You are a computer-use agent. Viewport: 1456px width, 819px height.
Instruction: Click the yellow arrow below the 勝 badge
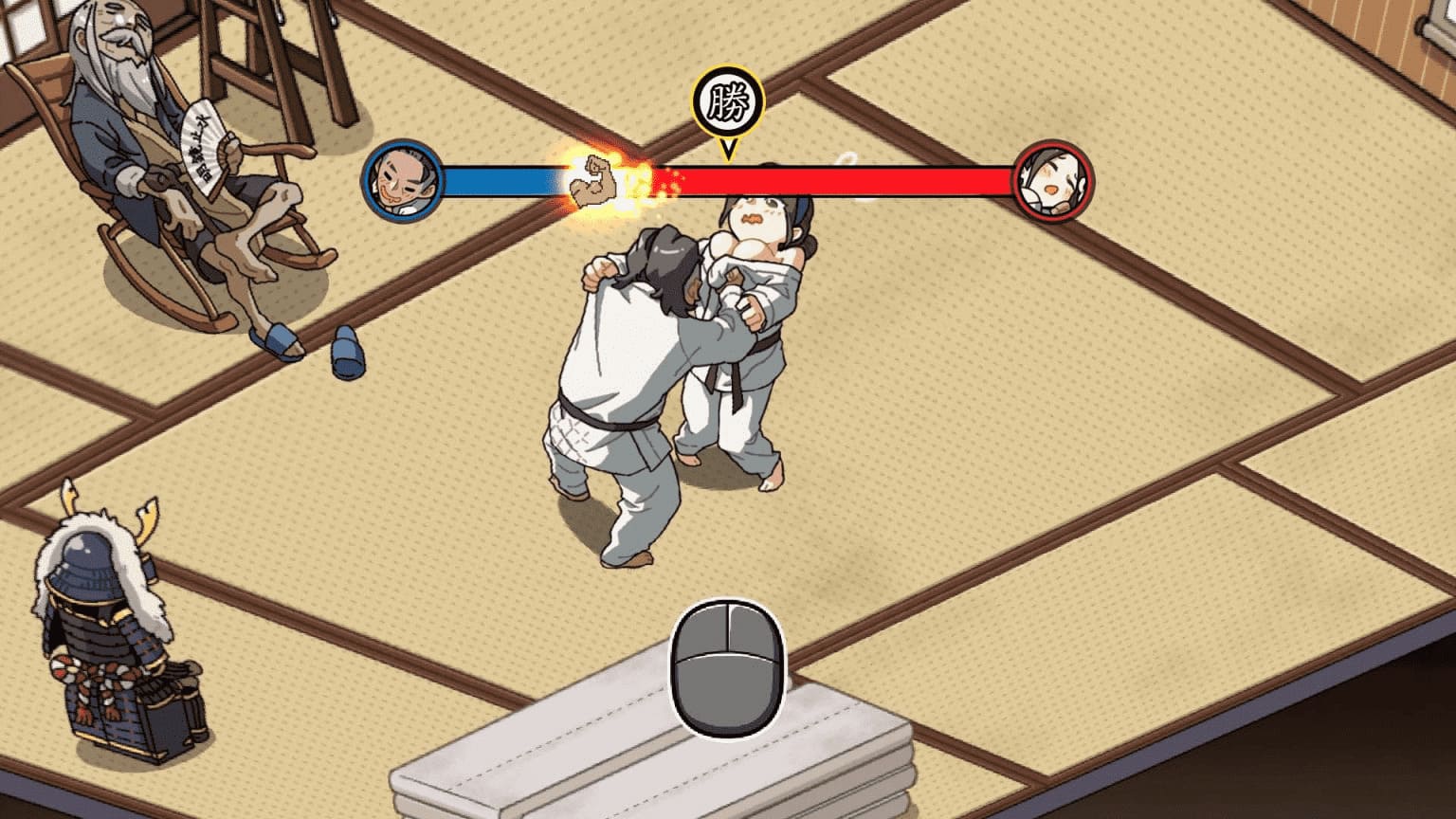pos(728,150)
